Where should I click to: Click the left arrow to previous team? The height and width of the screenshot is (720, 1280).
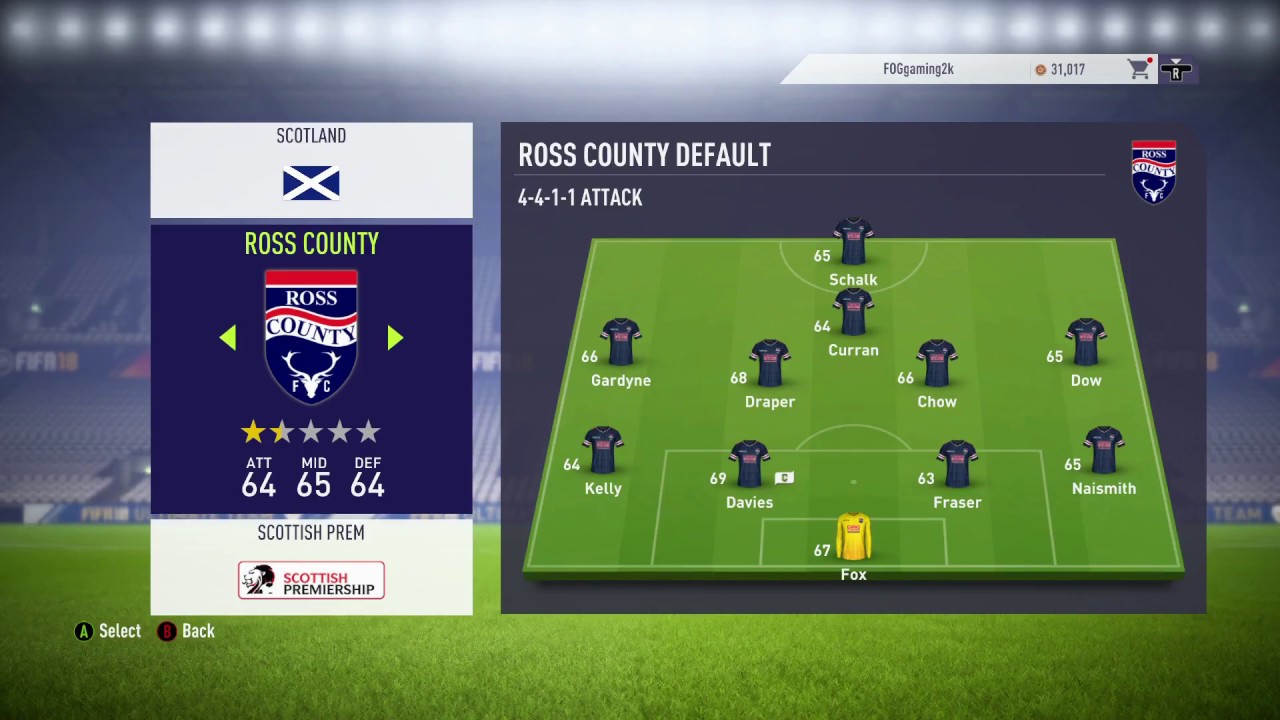[228, 338]
